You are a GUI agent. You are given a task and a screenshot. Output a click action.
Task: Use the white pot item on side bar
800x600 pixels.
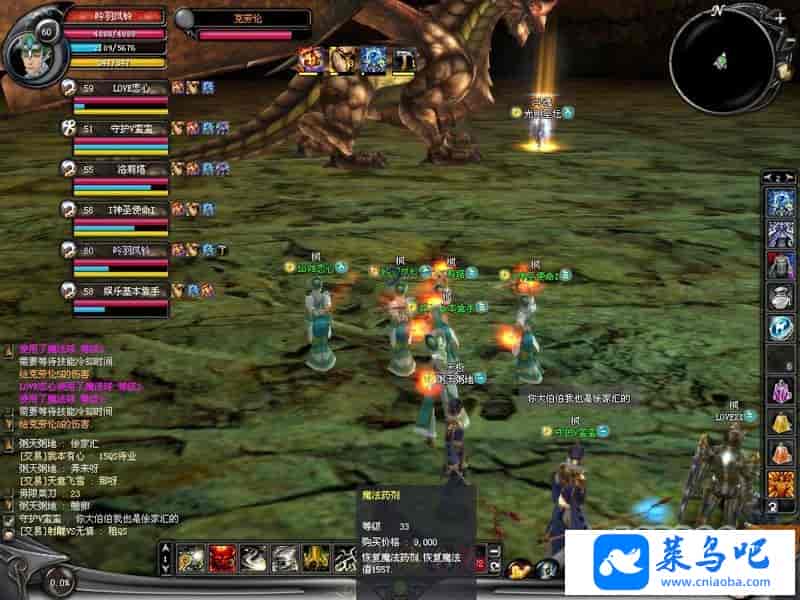(779, 296)
